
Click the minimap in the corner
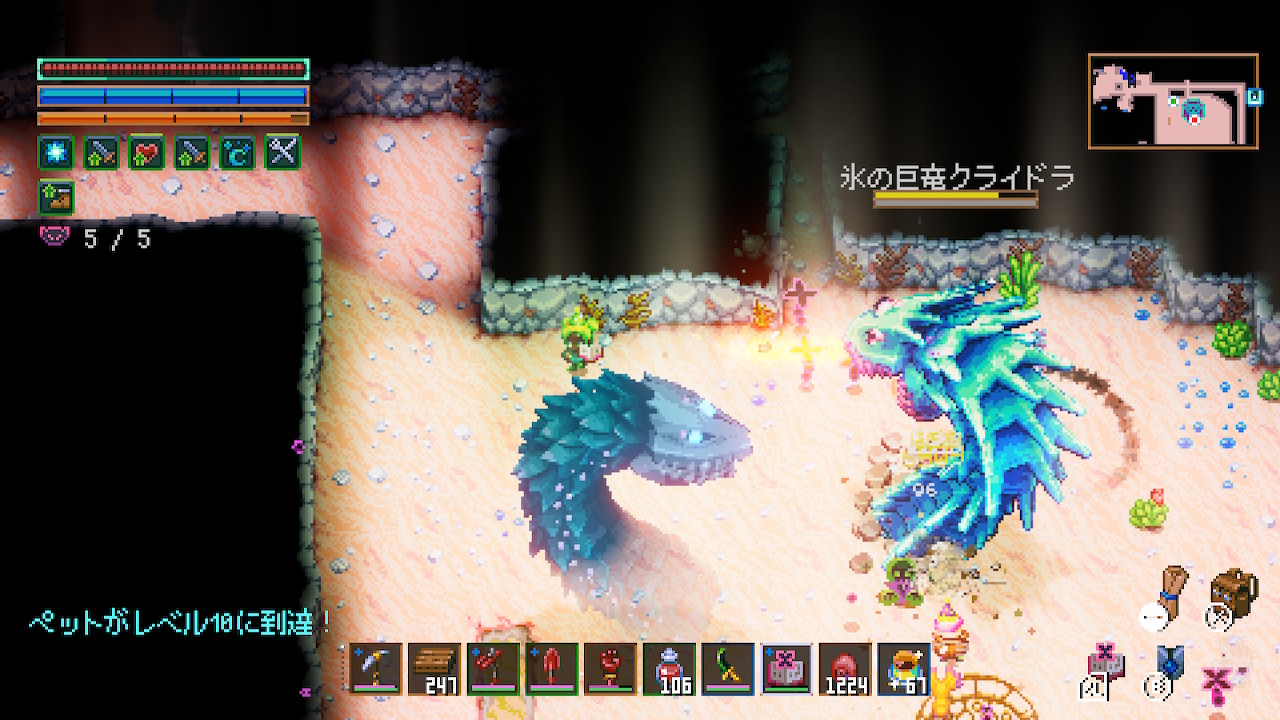[1173, 101]
